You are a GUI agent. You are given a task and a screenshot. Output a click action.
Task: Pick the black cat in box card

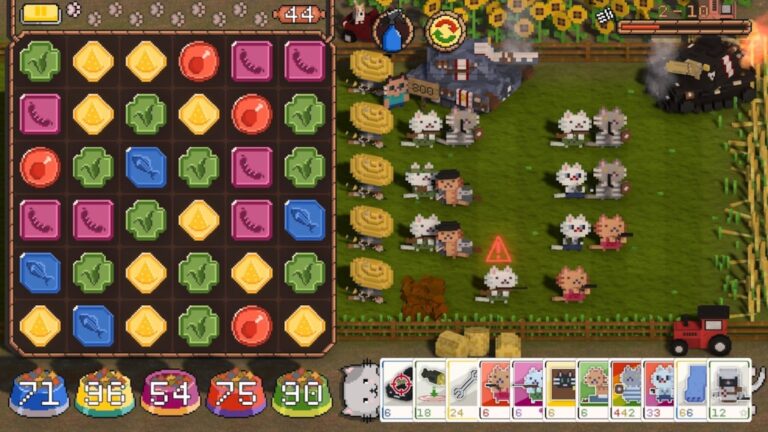click(560, 386)
